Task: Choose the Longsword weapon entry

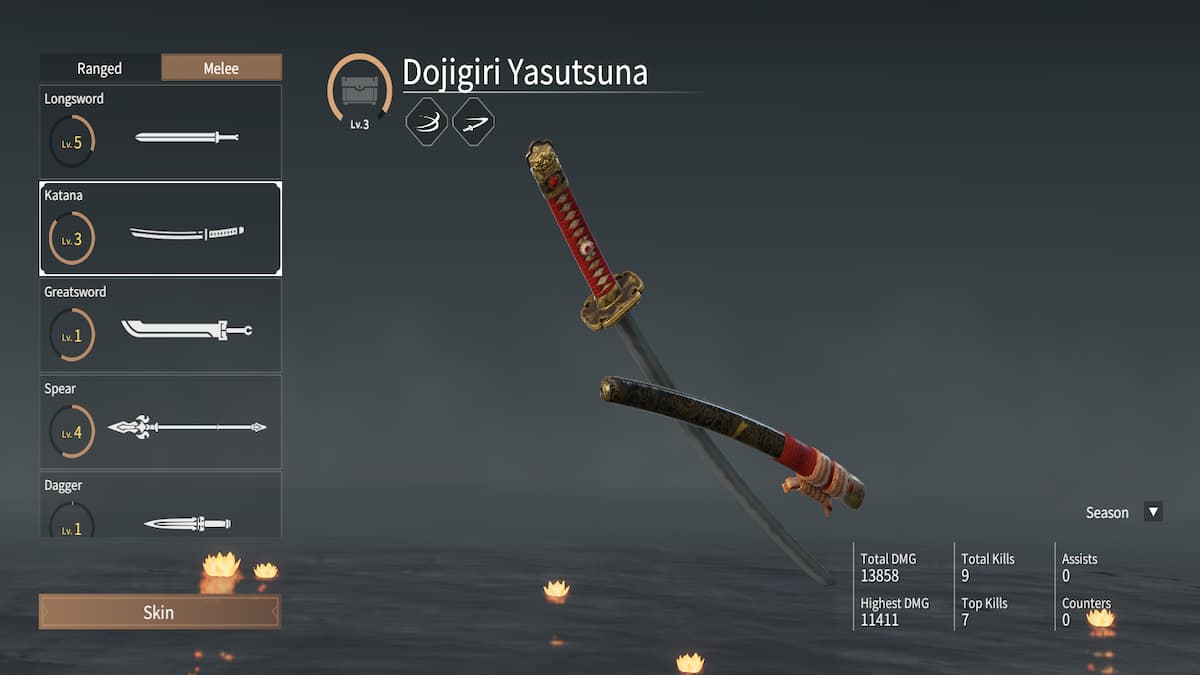Action: coord(160,132)
